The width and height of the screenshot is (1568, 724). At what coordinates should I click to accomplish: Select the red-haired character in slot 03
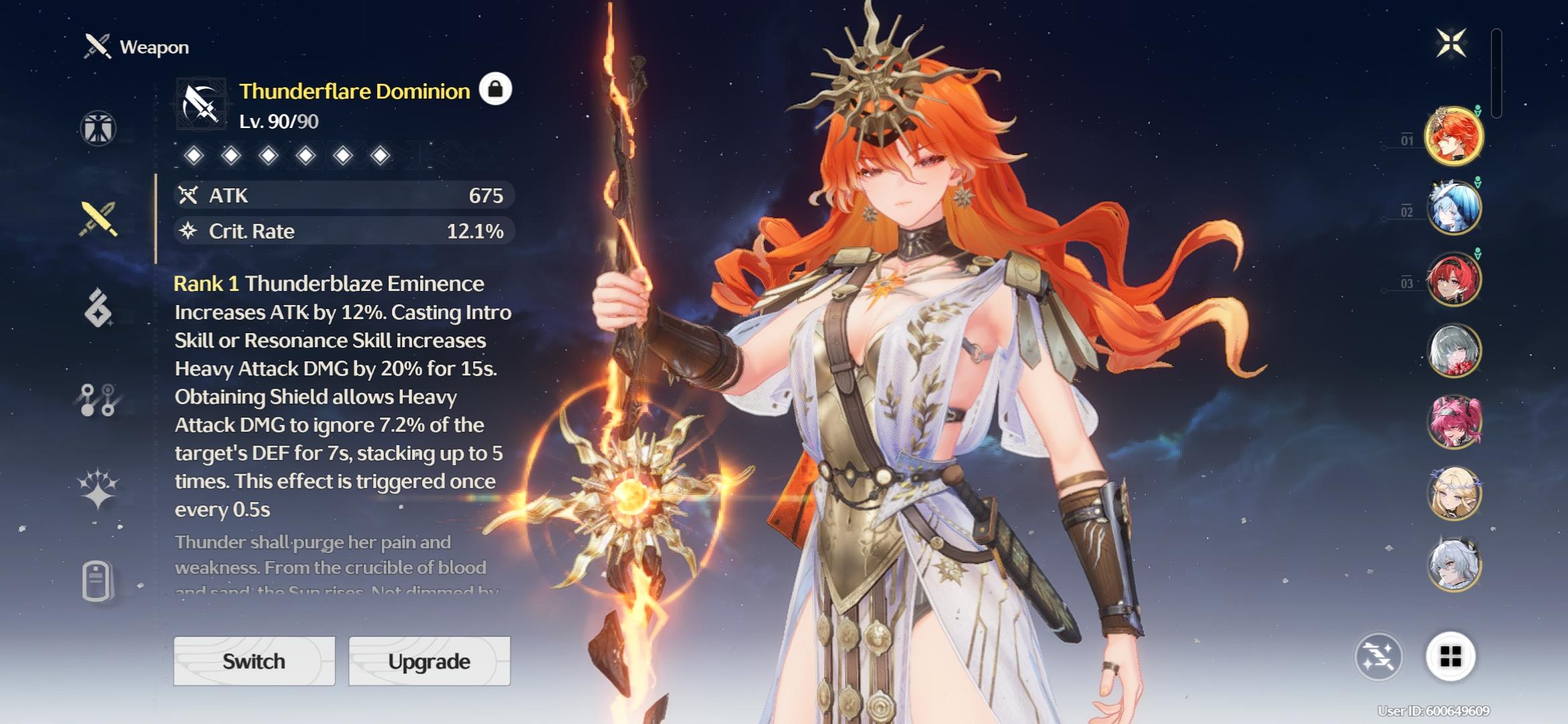click(x=1453, y=280)
